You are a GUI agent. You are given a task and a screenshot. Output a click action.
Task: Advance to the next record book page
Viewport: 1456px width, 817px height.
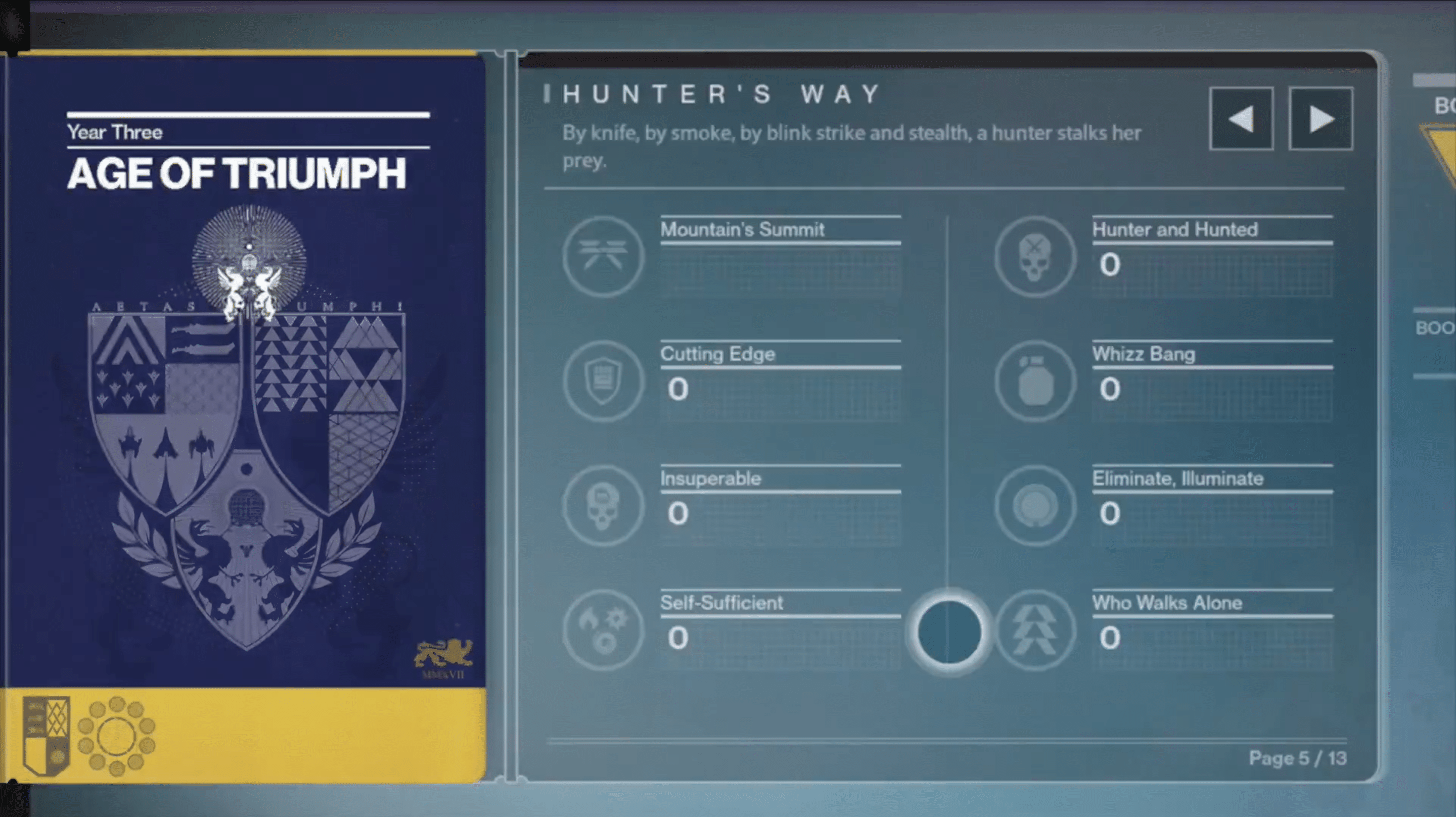[1321, 119]
